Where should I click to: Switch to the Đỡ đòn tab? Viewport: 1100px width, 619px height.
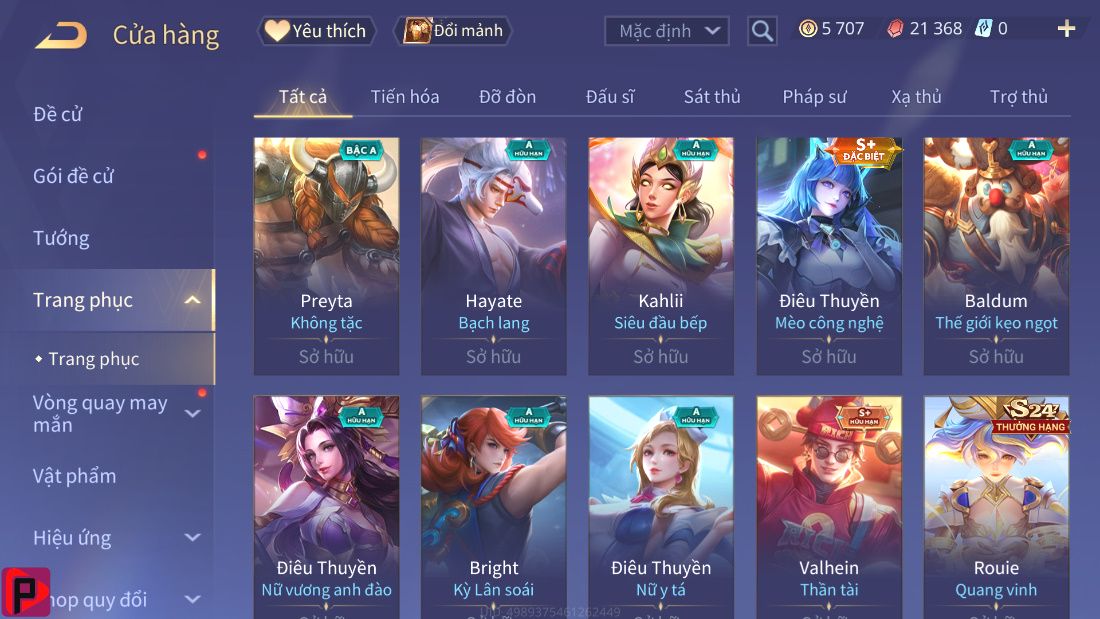(x=507, y=97)
